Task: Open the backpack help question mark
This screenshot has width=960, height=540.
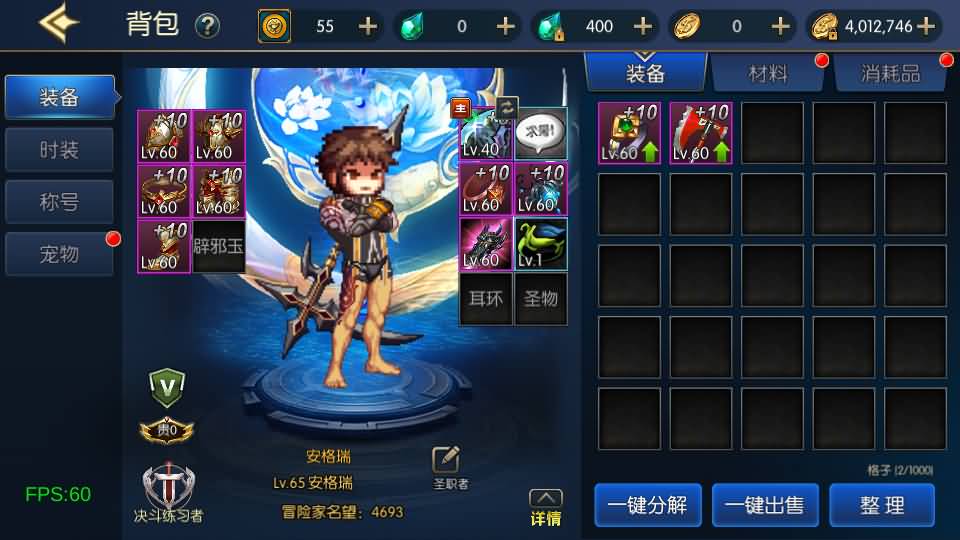Action: coord(207,25)
